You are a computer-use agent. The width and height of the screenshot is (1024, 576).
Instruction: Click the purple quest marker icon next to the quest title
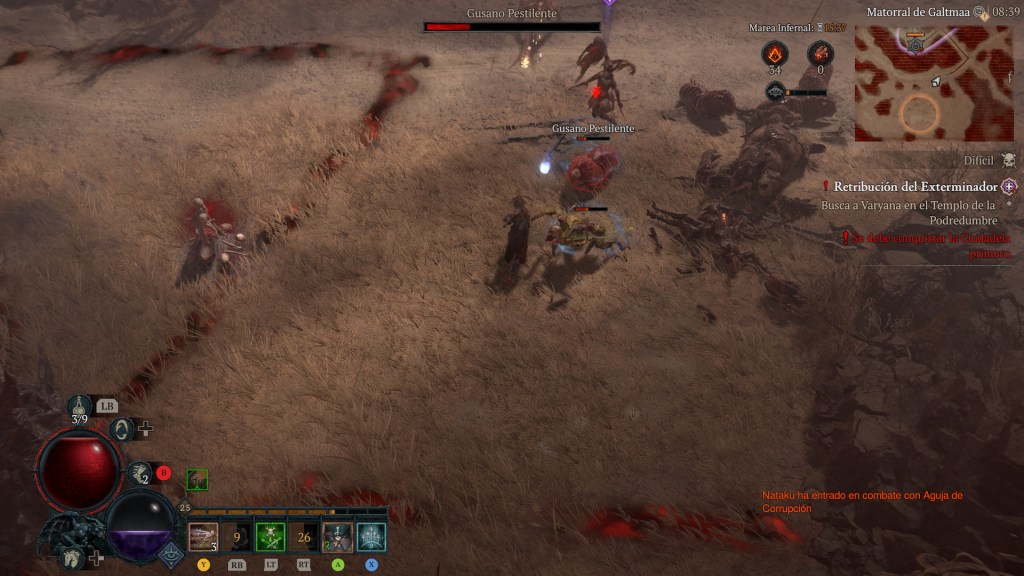(1009, 186)
